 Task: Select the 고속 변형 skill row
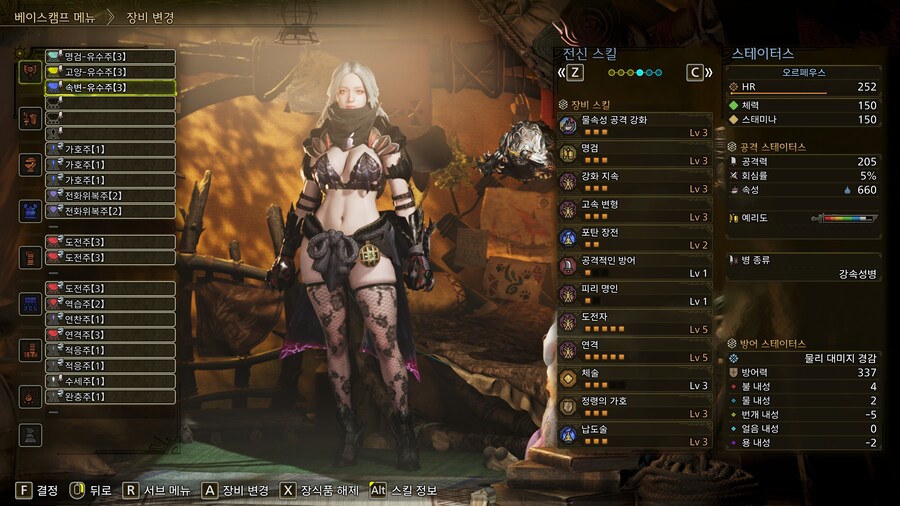click(636, 209)
